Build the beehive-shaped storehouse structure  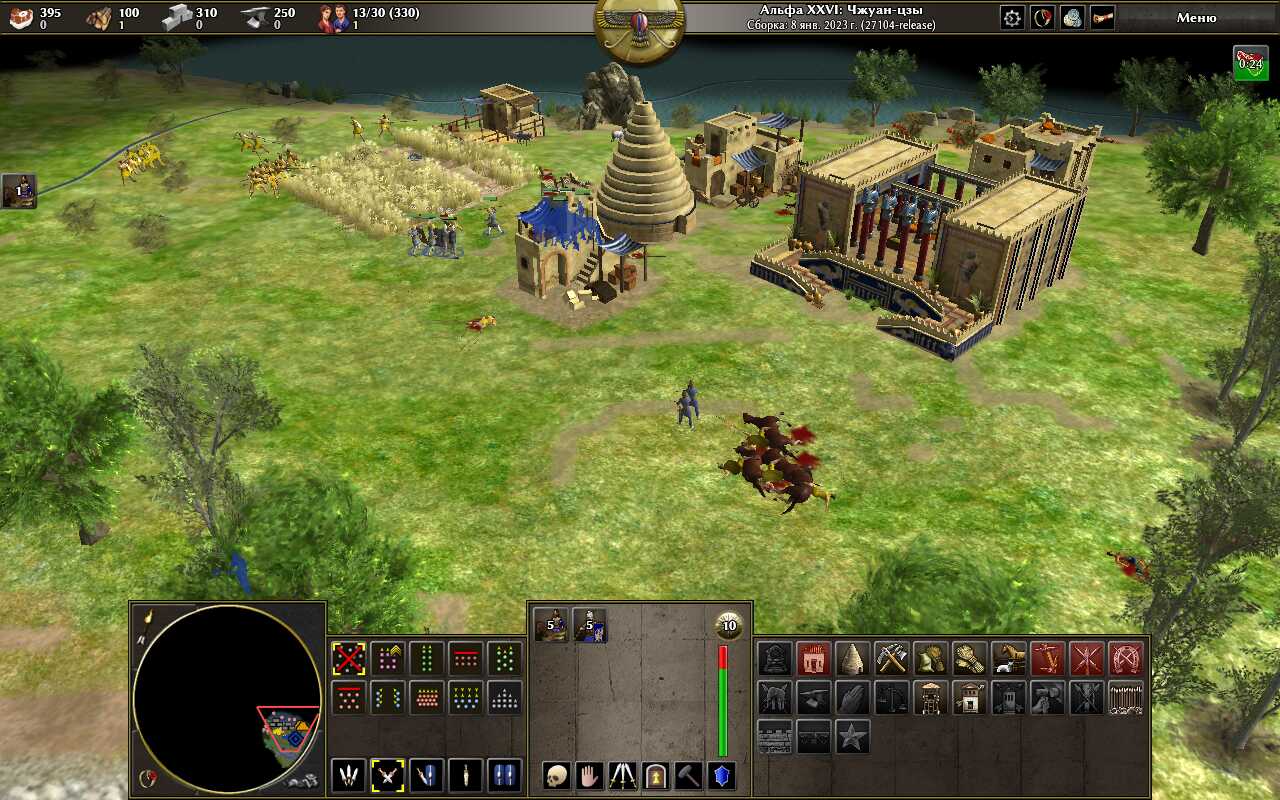tap(853, 658)
